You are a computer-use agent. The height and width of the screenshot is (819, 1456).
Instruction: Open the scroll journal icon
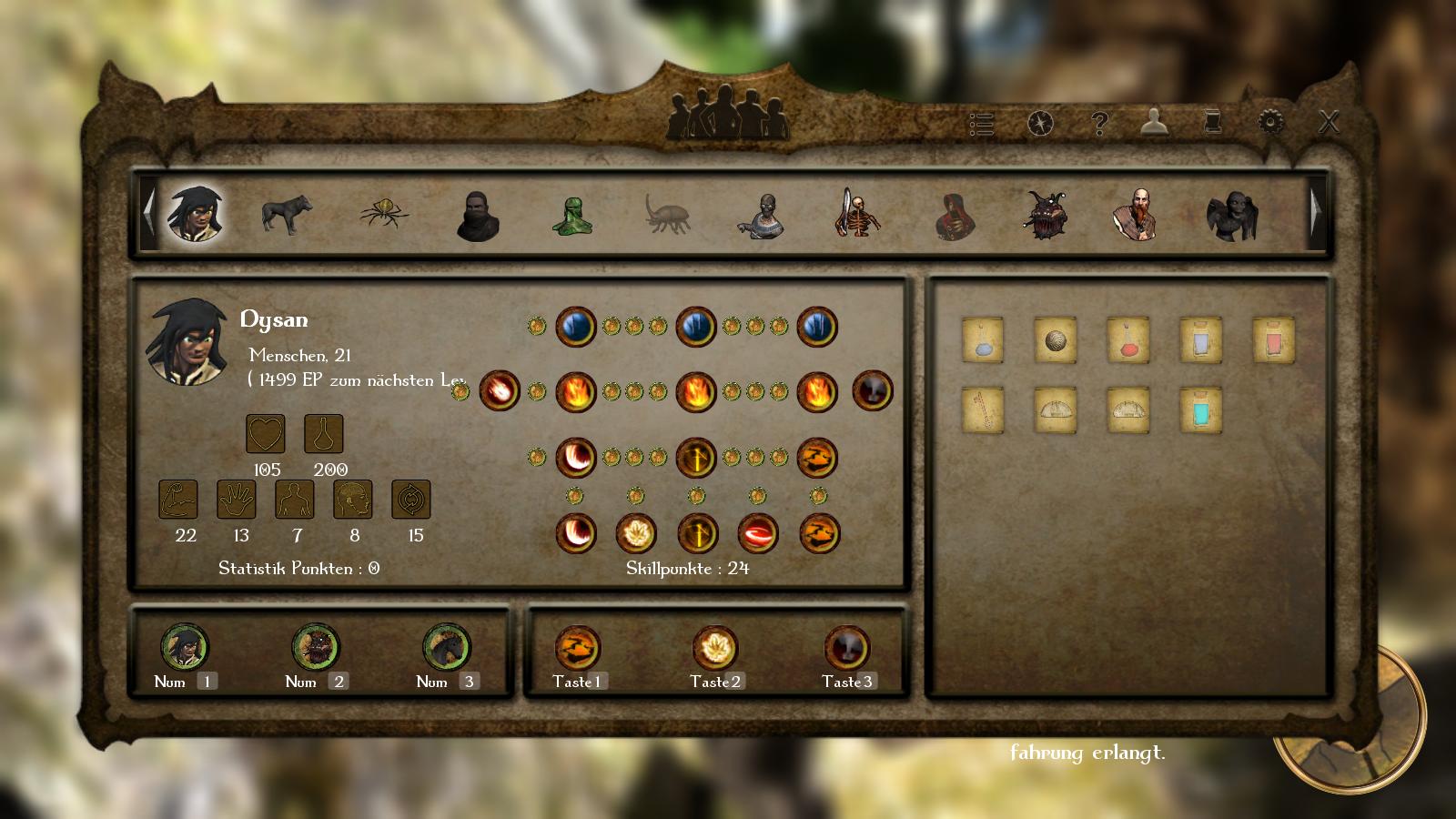[x=1212, y=122]
